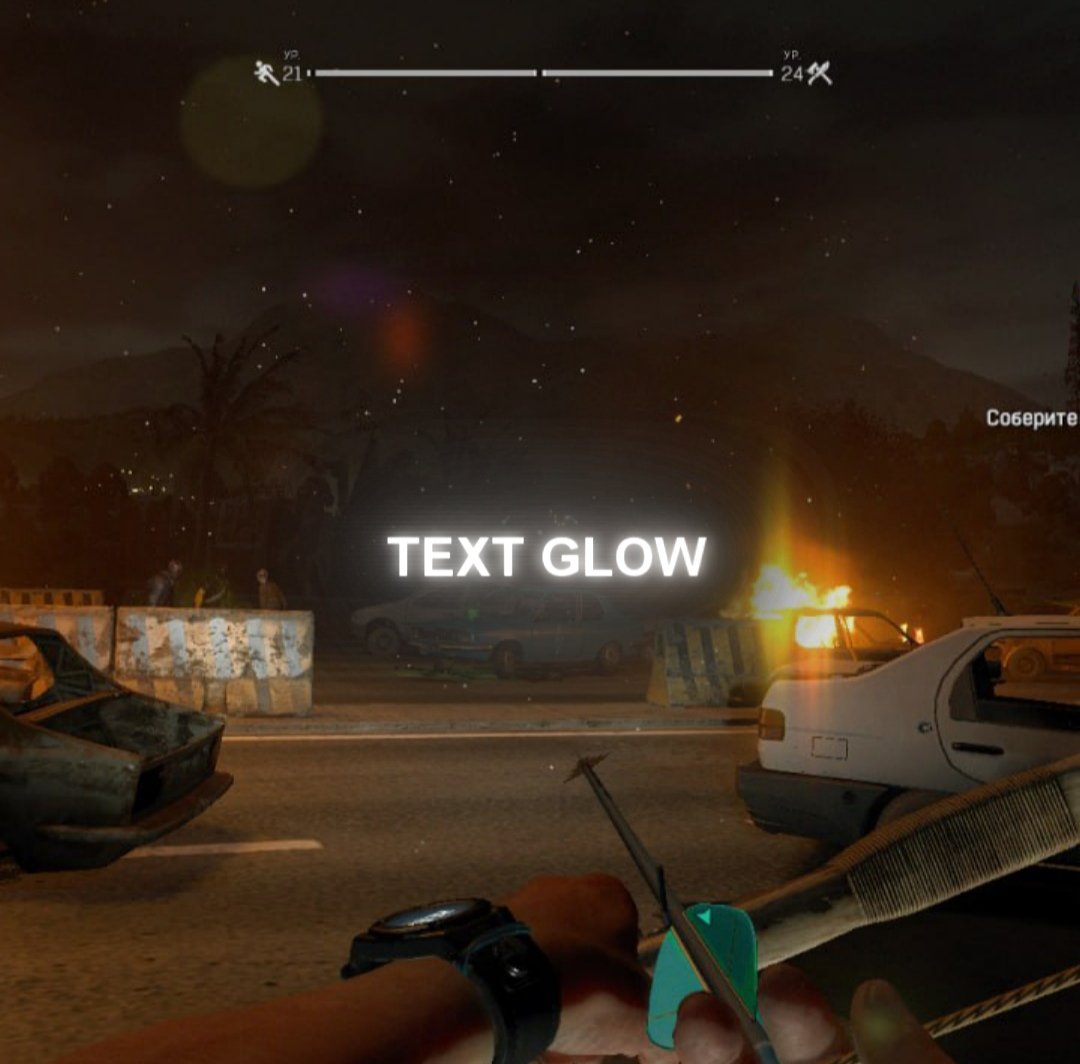The height and width of the screenshot is (1064, 1080).
Task: Select the TEXT GLOW overlay caption
Action: (546, 557)
